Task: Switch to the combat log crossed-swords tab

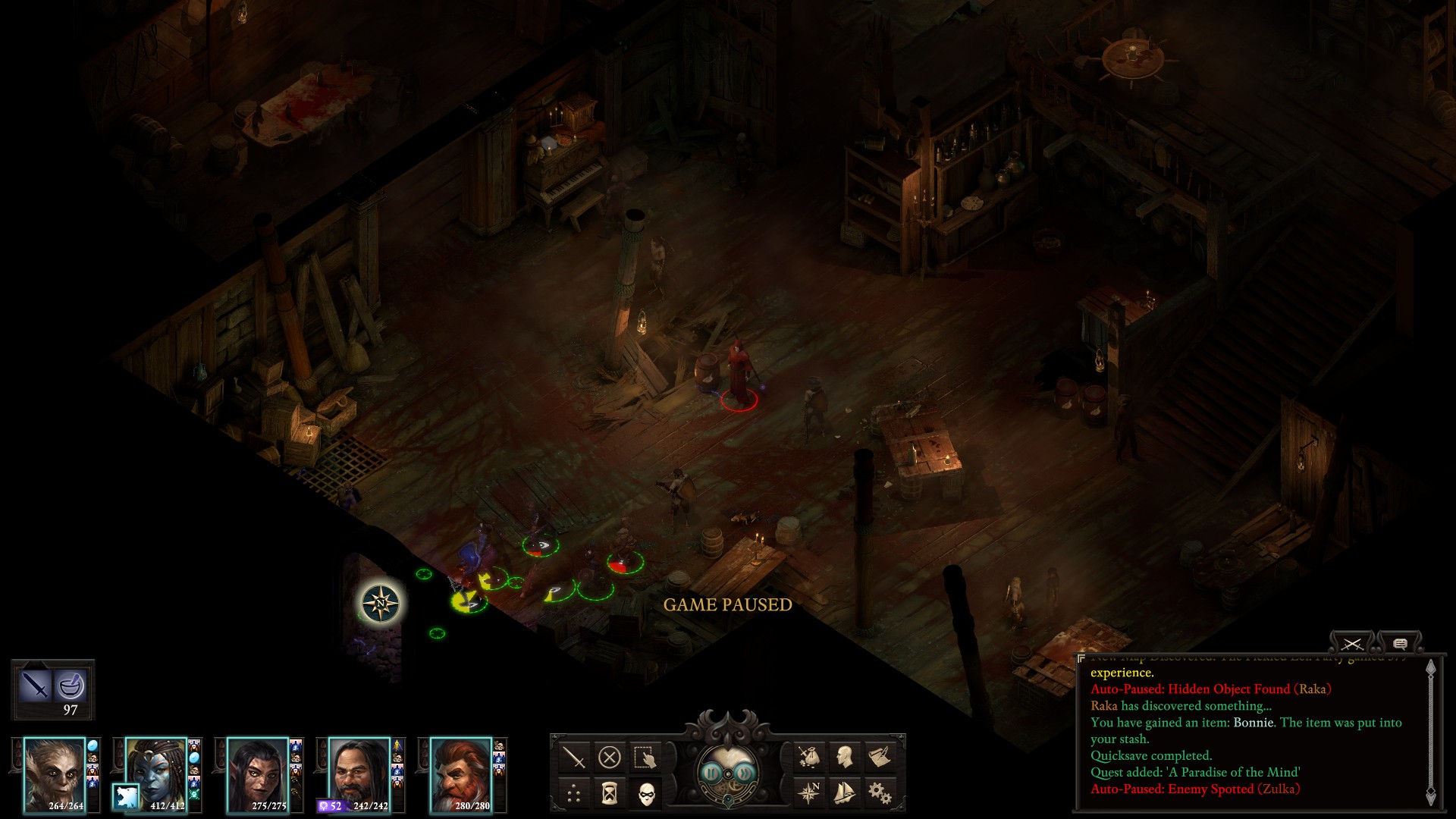Action: (x=1351, y=644)
